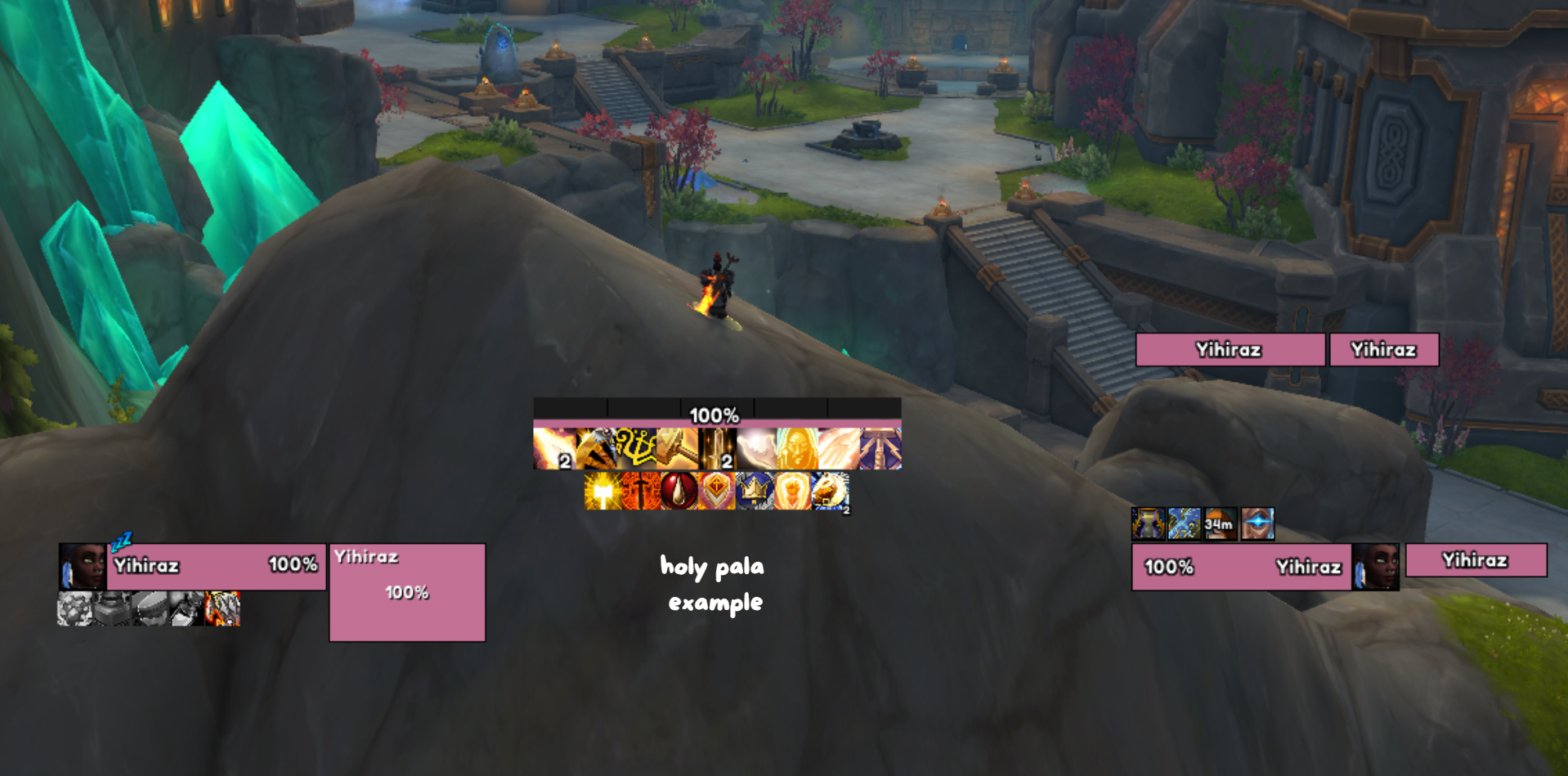Activate the light beam ability with 2 charges

(x=554, y=449)
